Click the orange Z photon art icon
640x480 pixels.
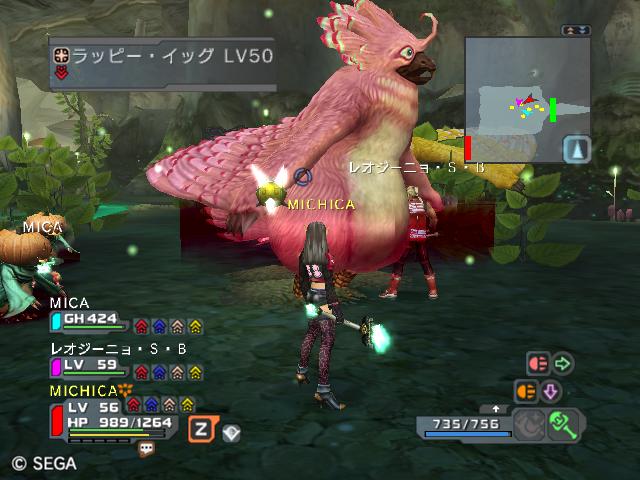(x=201, y=428)
